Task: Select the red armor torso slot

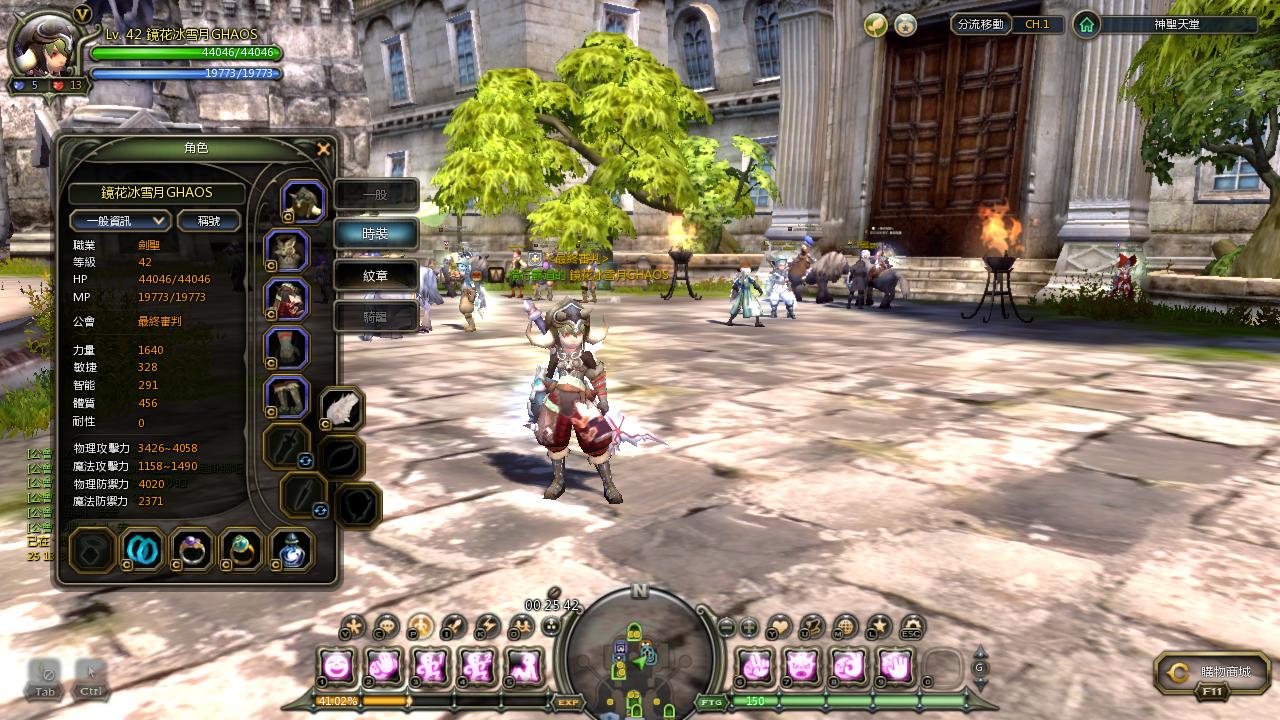Action: 287,299
